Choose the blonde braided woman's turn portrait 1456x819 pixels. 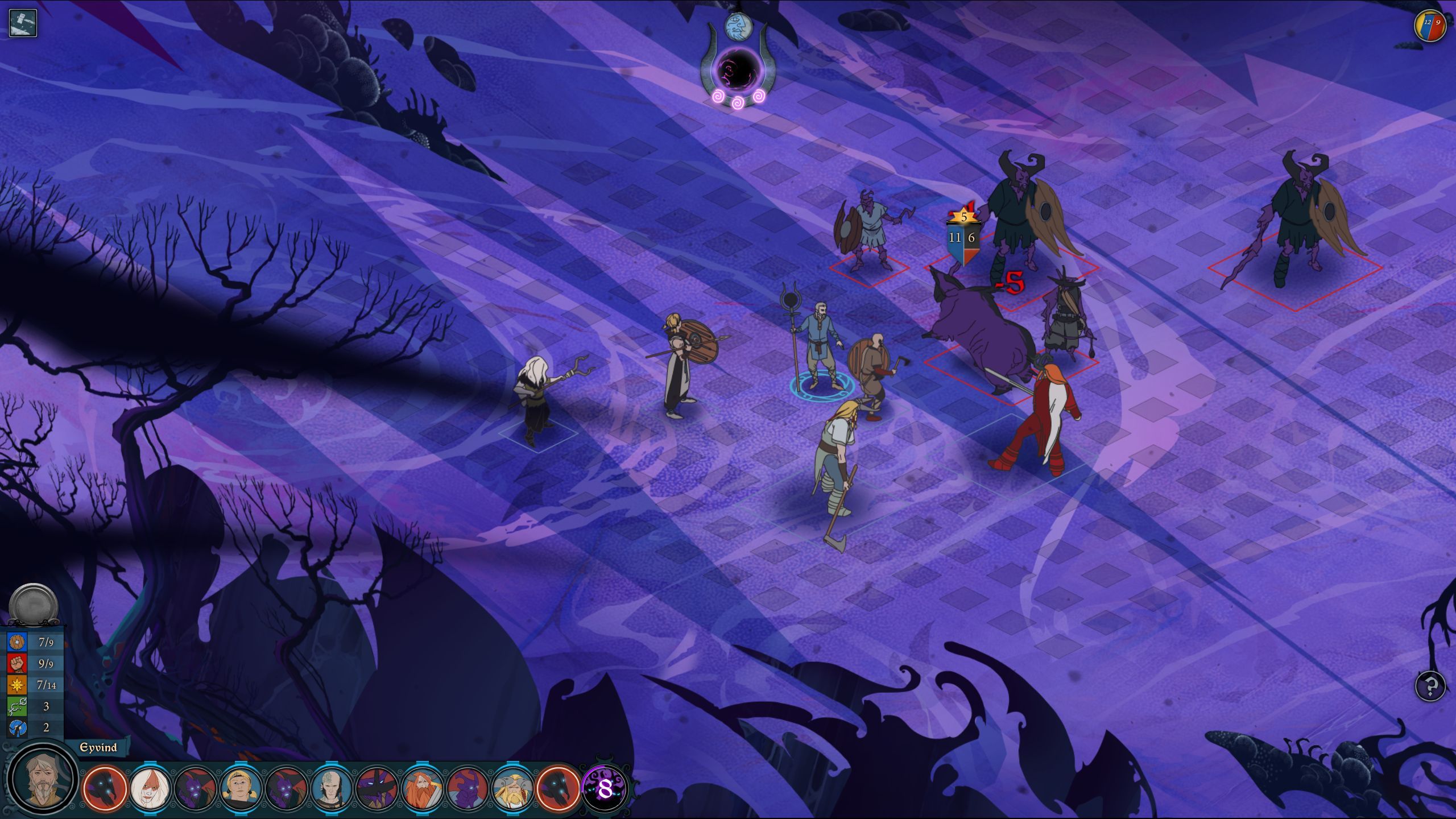click(x=241, y=788)
